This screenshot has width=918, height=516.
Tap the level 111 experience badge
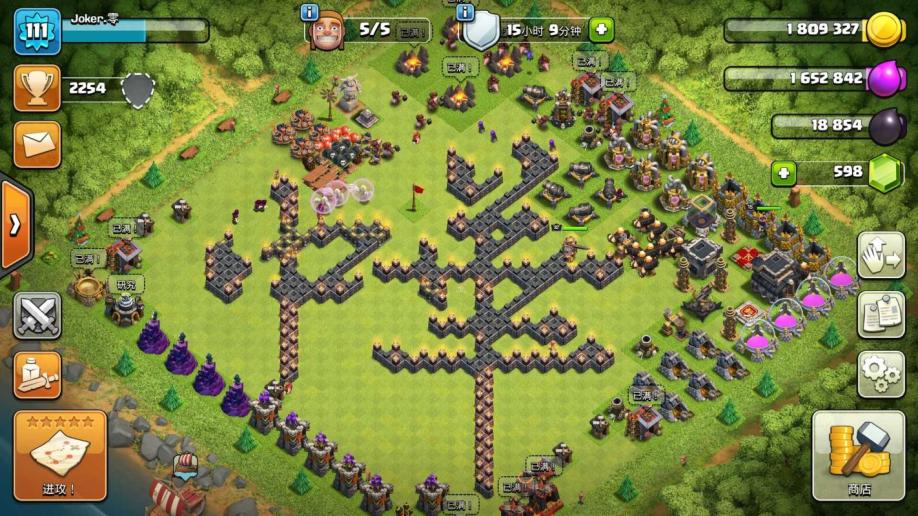pos(36,30)
